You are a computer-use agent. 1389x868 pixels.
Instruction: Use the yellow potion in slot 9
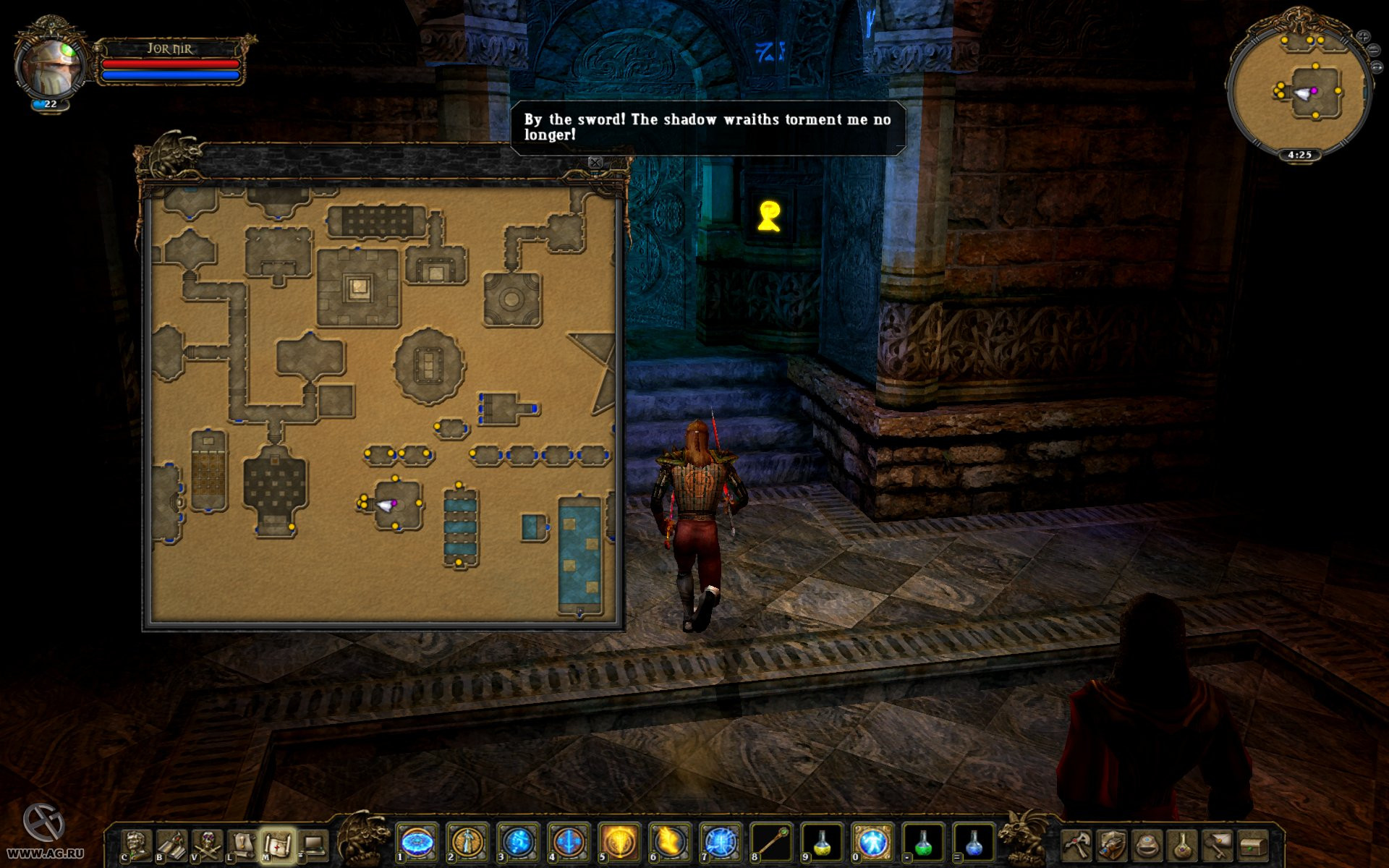[822, 843]
